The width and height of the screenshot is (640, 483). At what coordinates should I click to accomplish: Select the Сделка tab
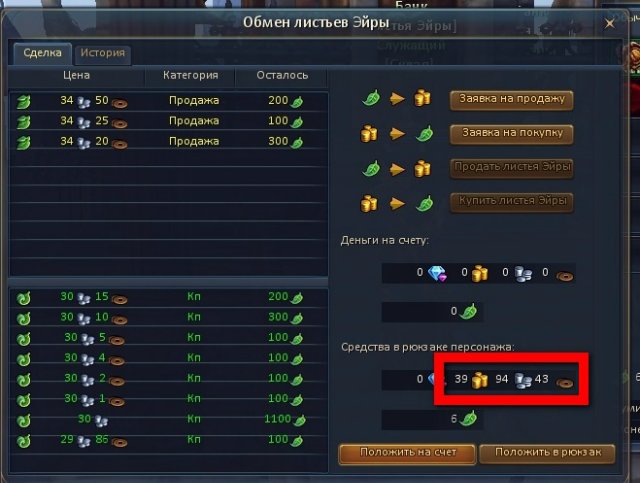coord(42,54)
